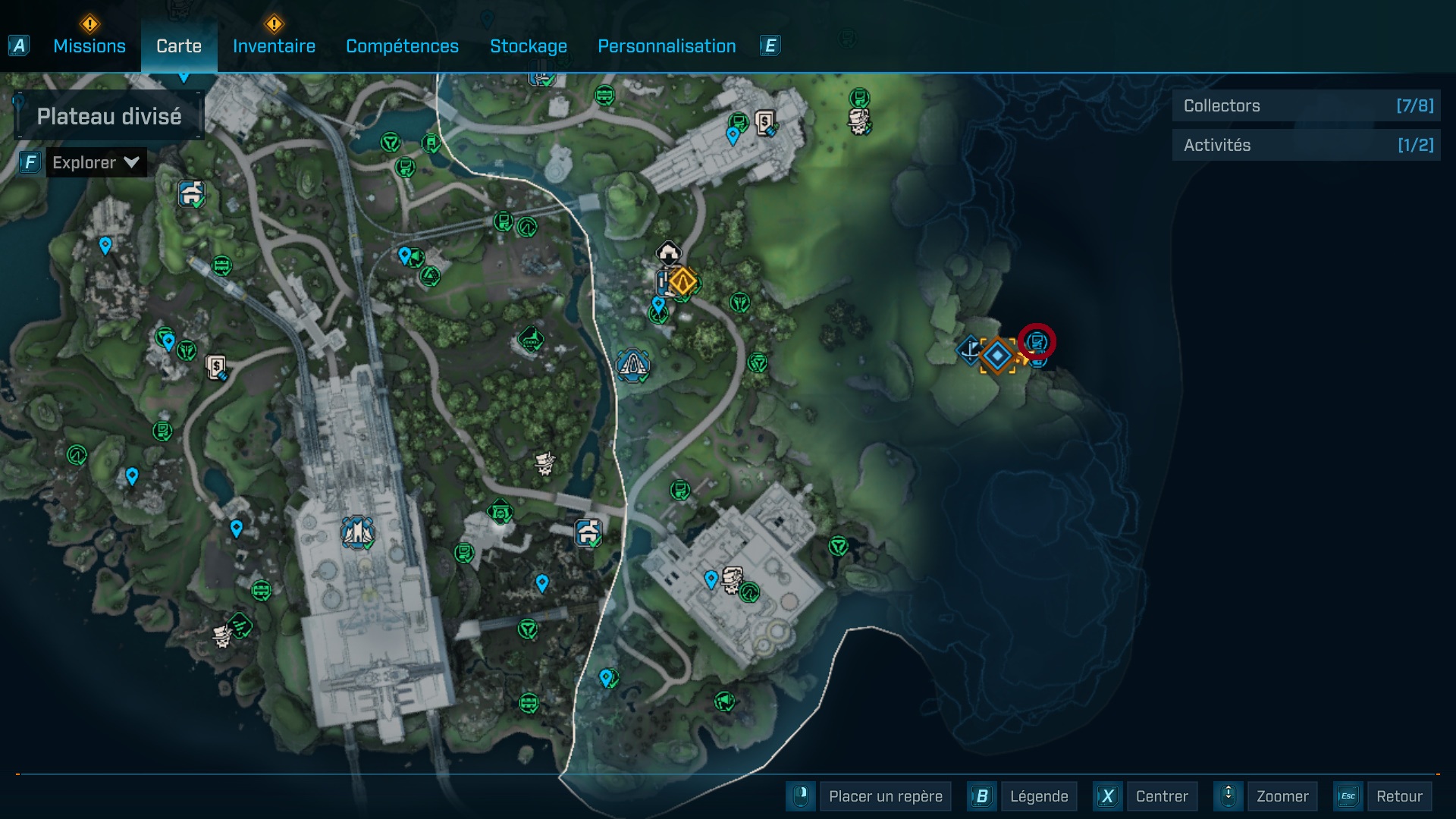Image resolution: width=1456 pixels, height=819 pixels.
Task: Click the white house base marker
Action: [x=668, y=253]
